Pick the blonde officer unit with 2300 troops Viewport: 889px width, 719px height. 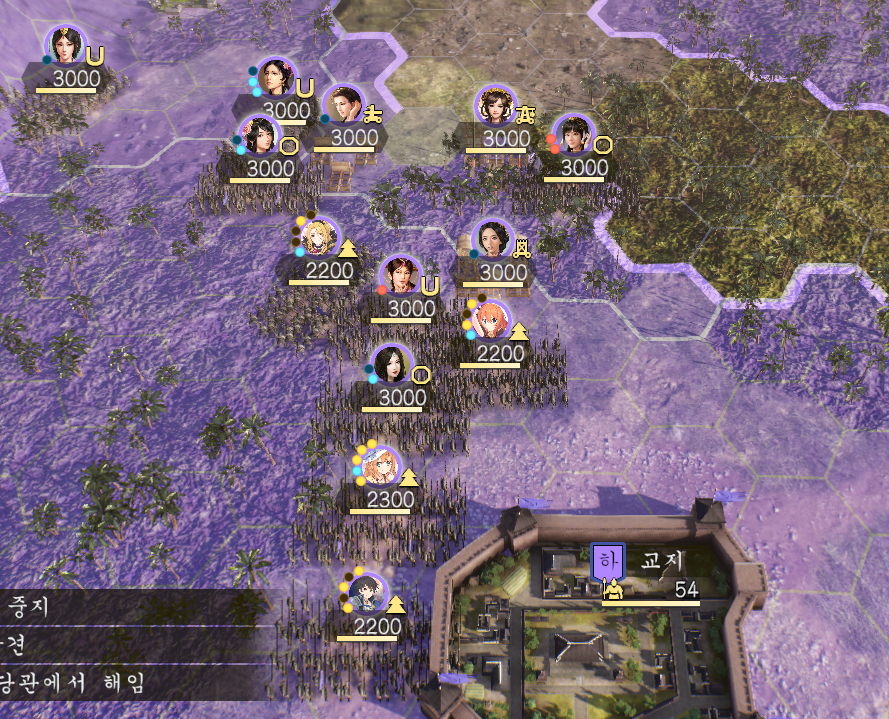click(x=380, y=467)
